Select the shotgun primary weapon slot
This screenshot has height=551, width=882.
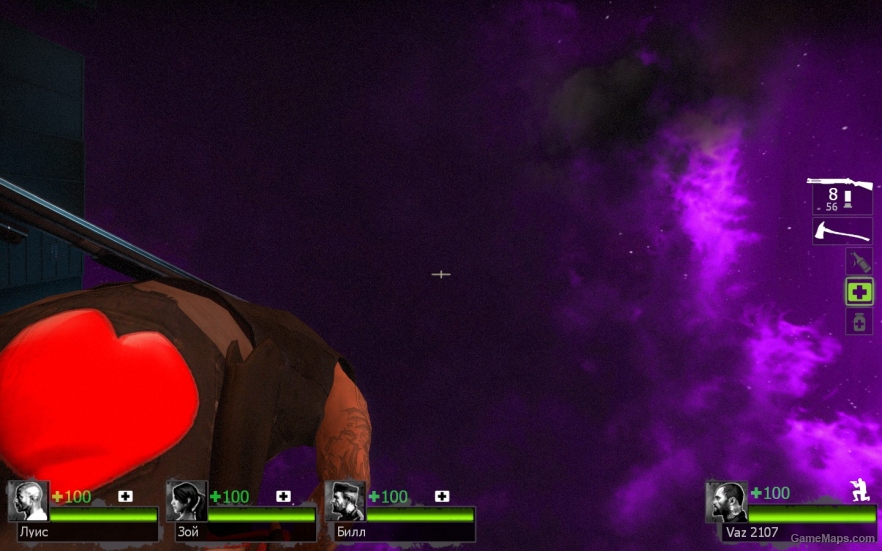(x=841, y=194)
